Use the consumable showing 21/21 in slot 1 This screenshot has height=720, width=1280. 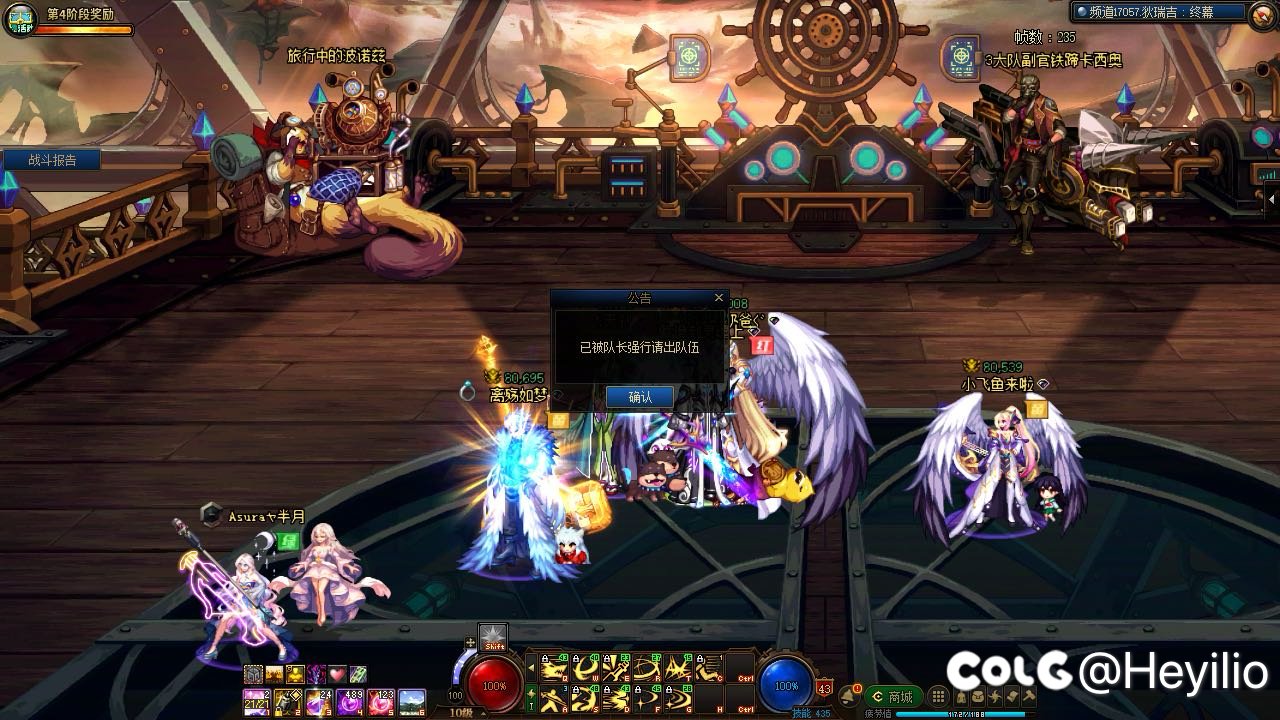coord(257,702)
